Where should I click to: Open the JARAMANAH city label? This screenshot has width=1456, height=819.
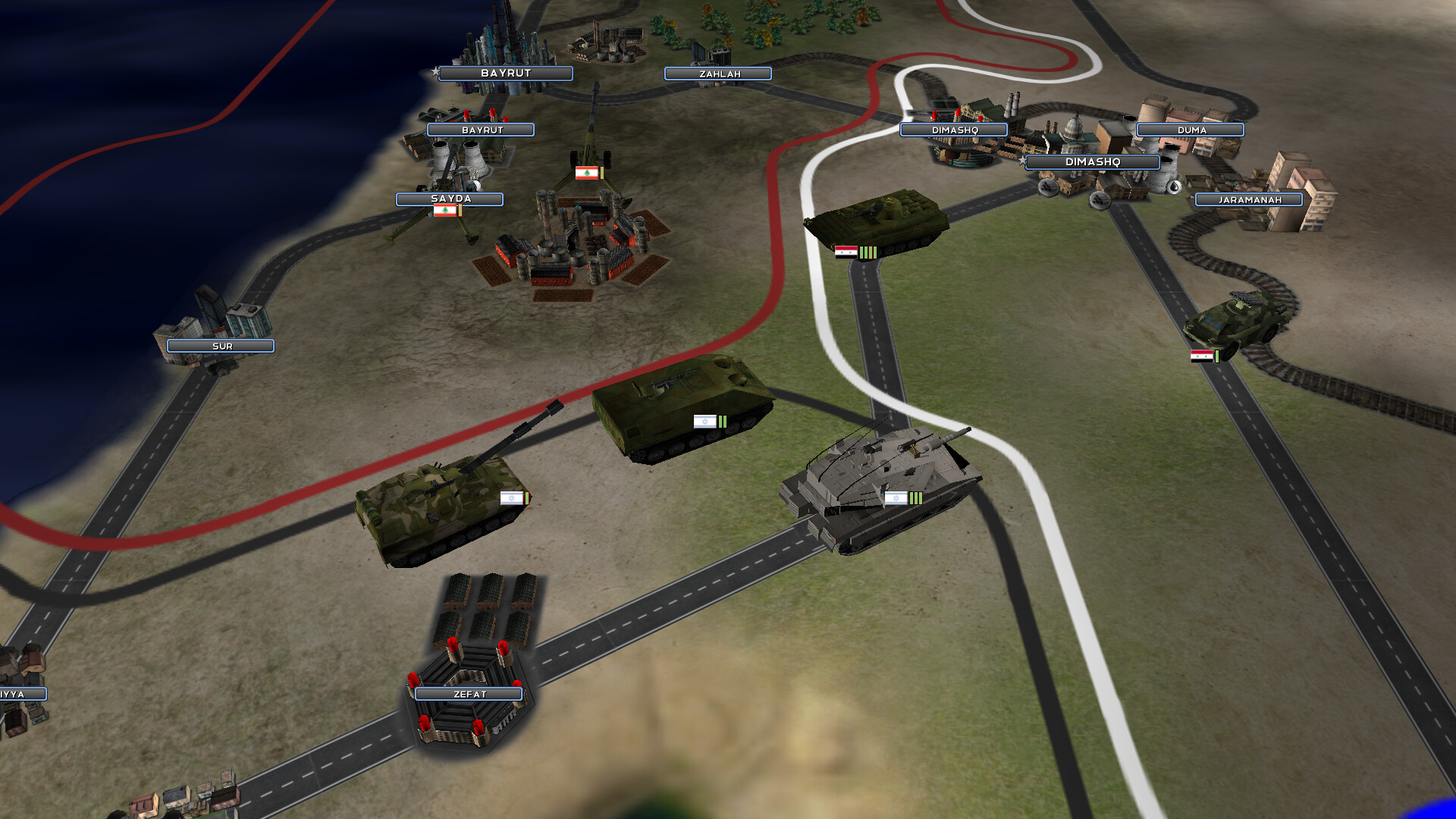(1247, 199)
